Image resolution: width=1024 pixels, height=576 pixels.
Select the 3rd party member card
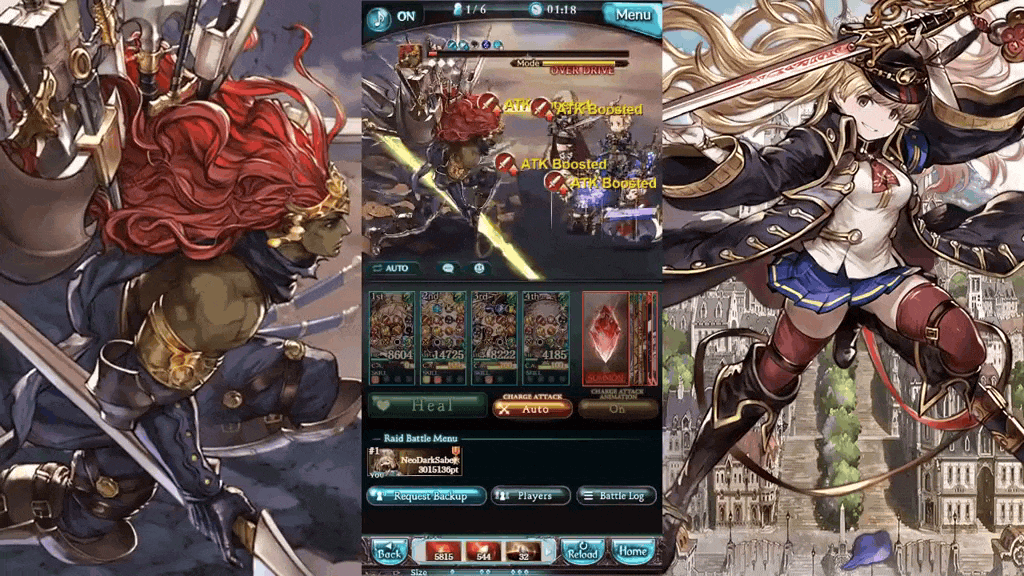494,338
